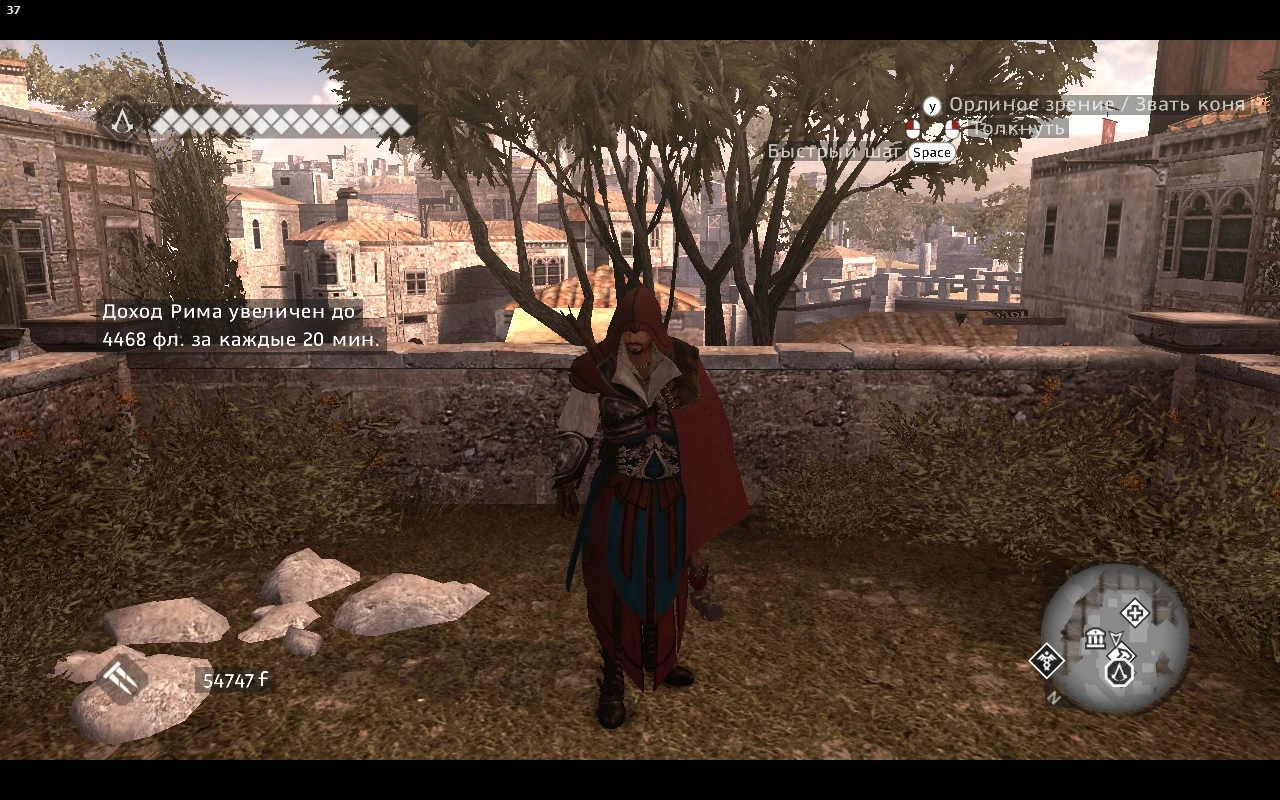Click the medical cross marker on the minimap

coord(1135,613)
